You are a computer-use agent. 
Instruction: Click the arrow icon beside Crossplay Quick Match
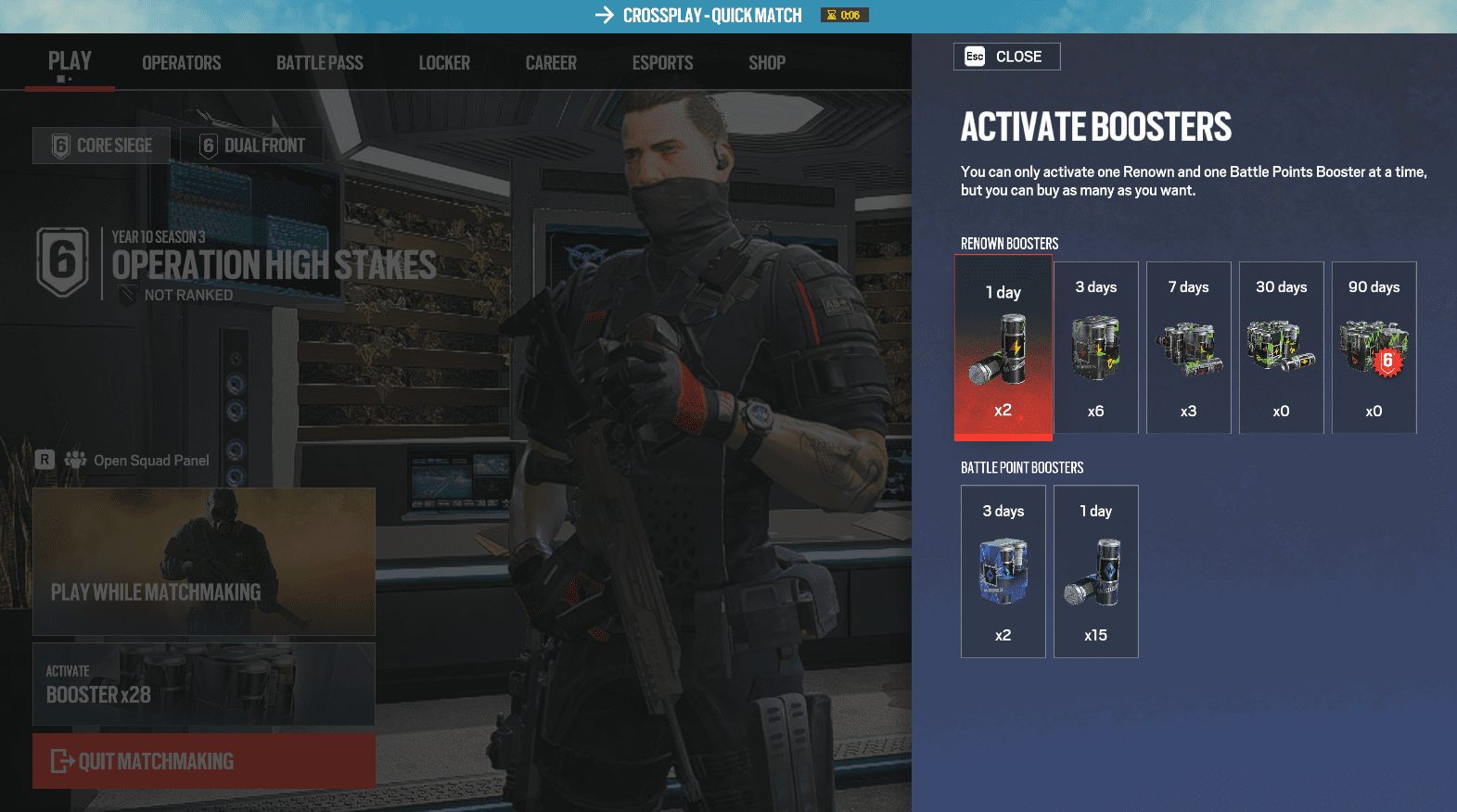coord(605,14)
